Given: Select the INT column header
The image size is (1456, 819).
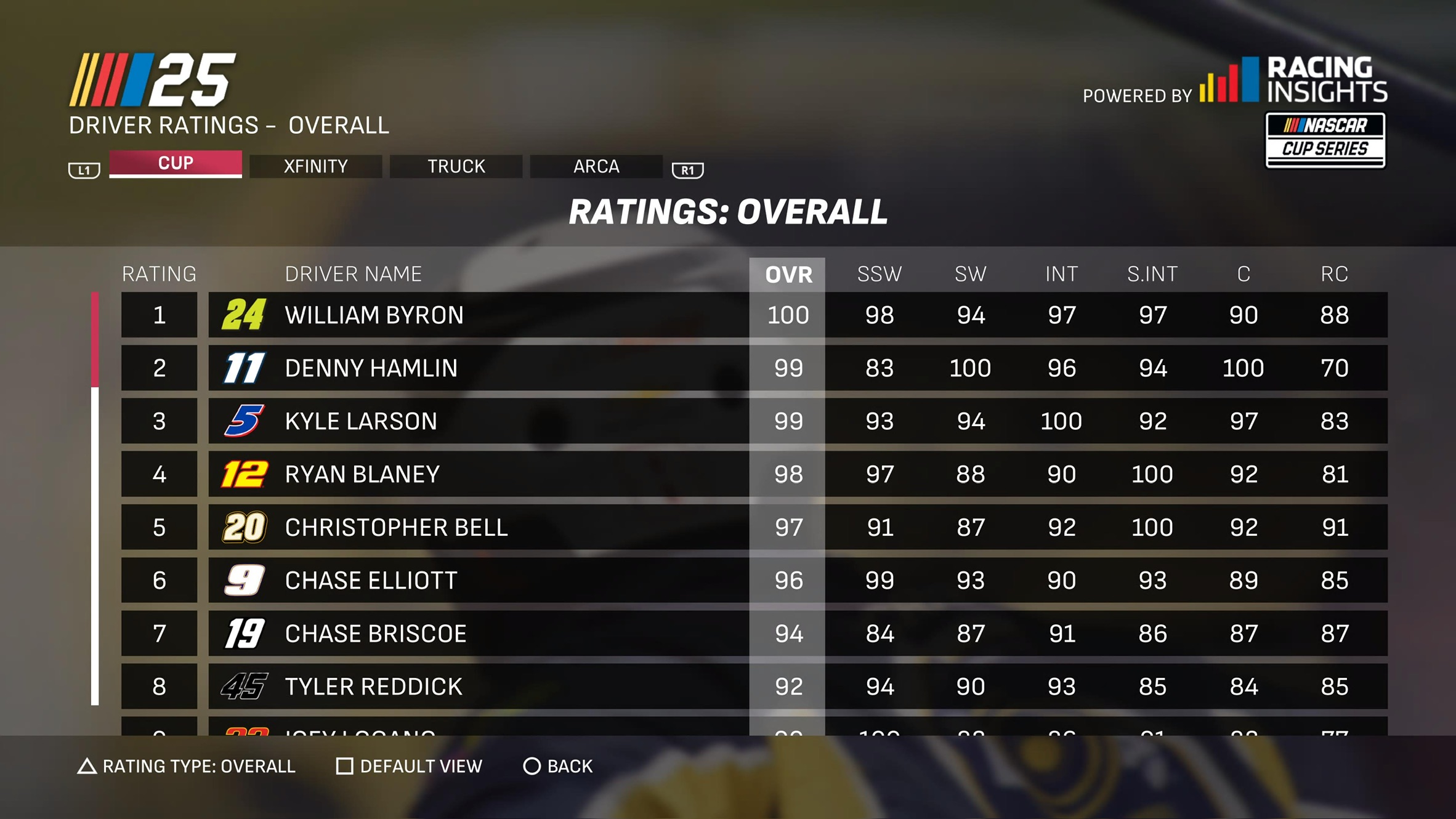Looking at the screenshot, I should [1061, 274].
